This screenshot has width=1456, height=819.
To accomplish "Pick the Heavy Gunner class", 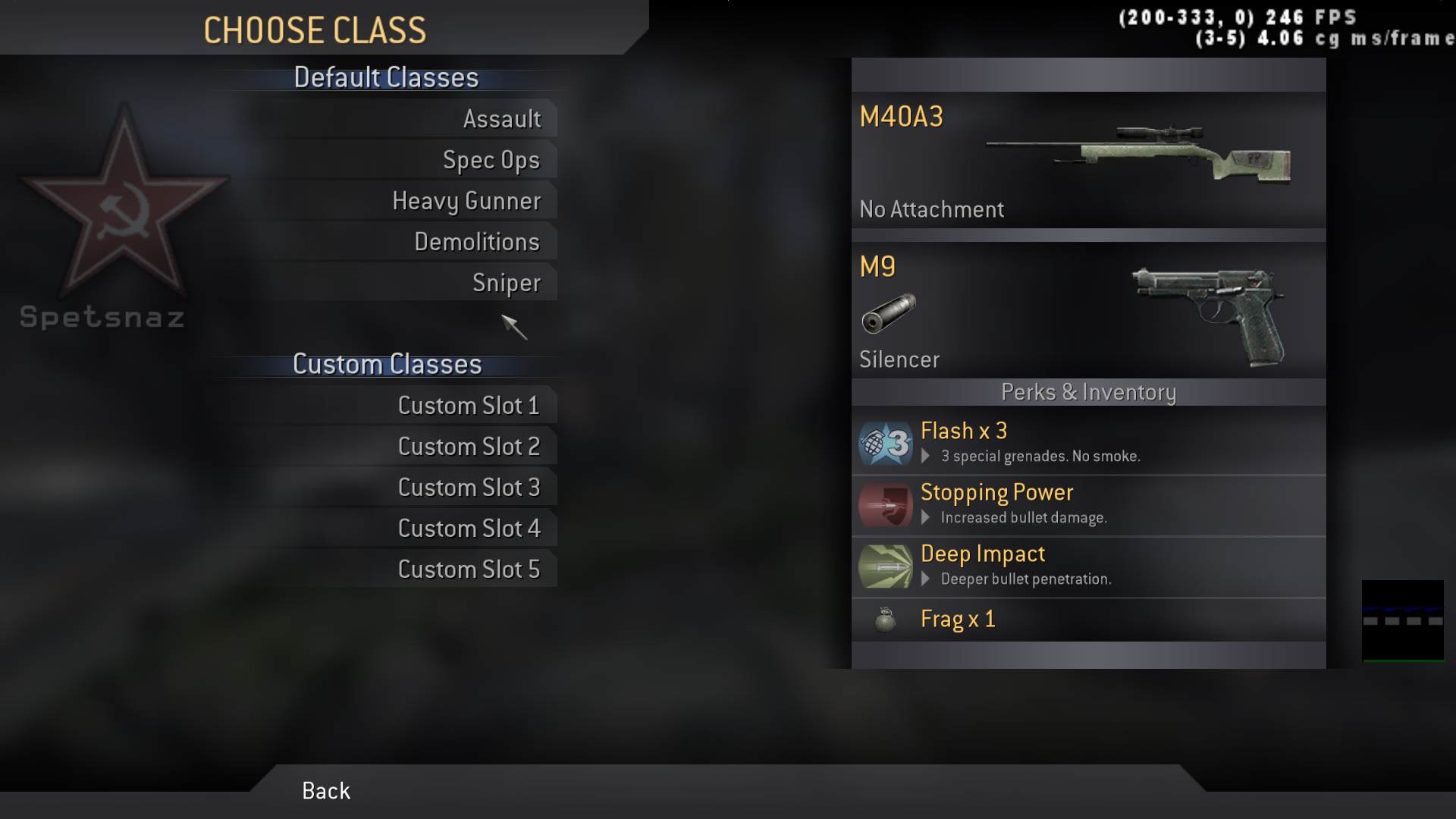I will [466, 201].
